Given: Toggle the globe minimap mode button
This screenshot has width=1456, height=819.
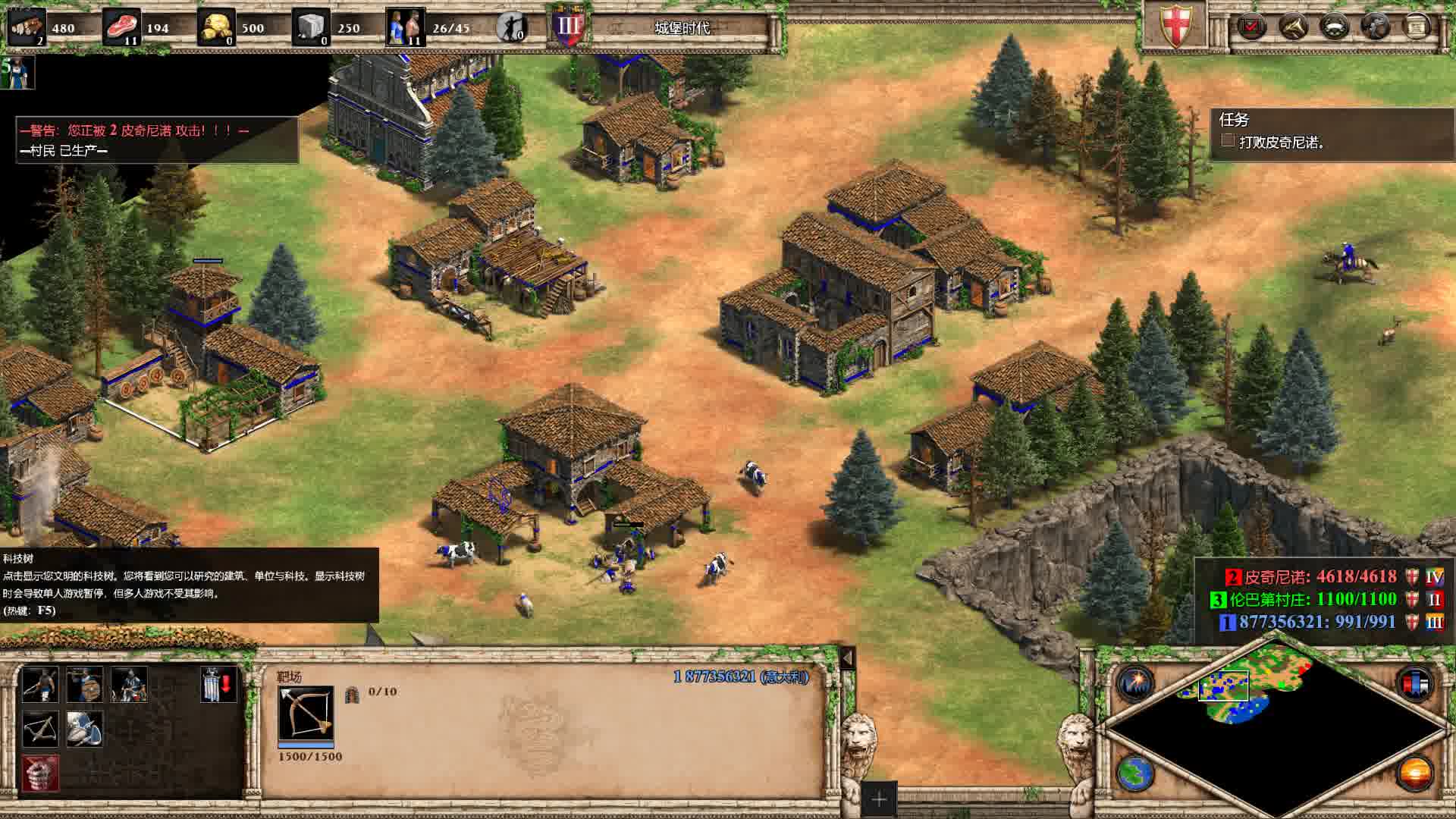Looking at the screenshot, I should tap(1135, 773).
